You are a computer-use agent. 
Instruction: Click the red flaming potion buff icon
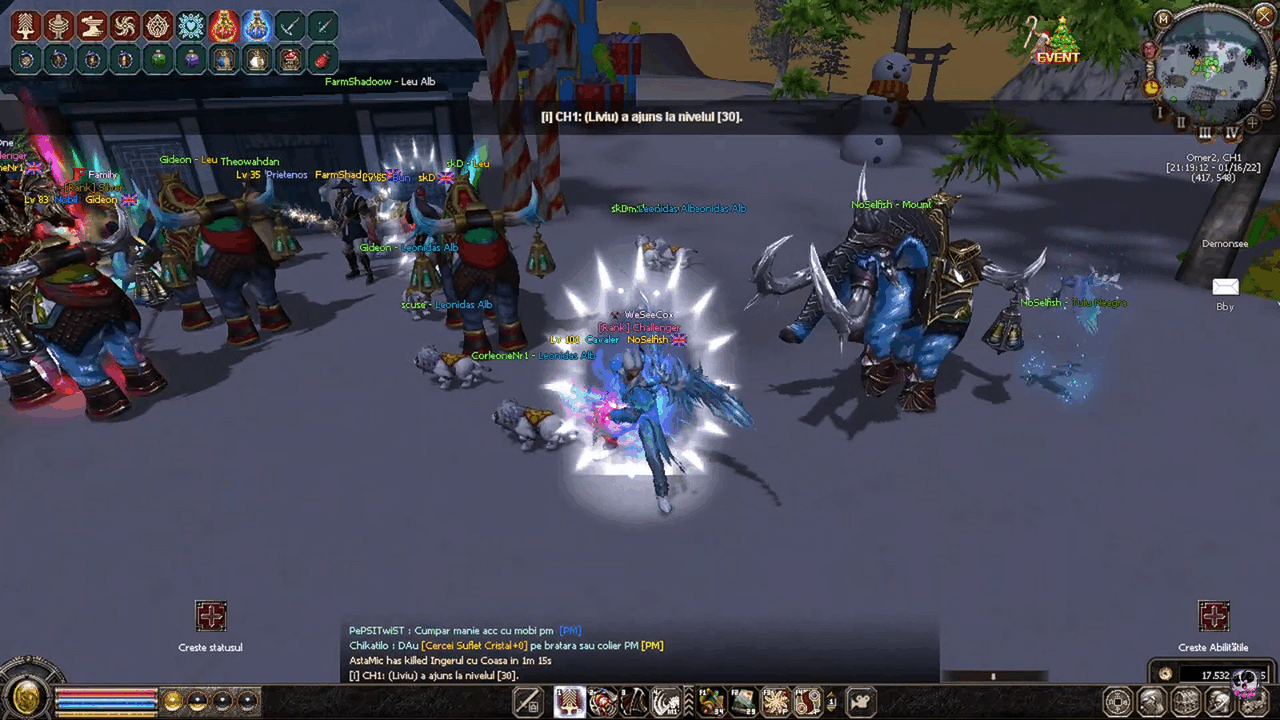pos(224,26)
